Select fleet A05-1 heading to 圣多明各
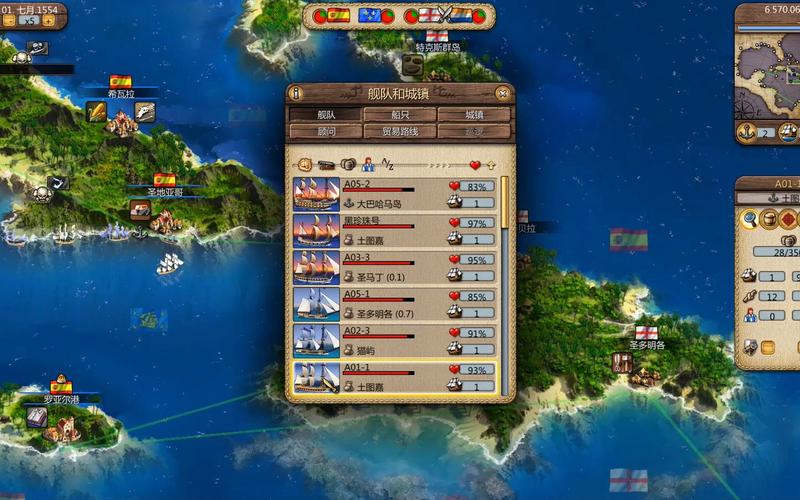The image size is (800, 500). coord(395,304)
